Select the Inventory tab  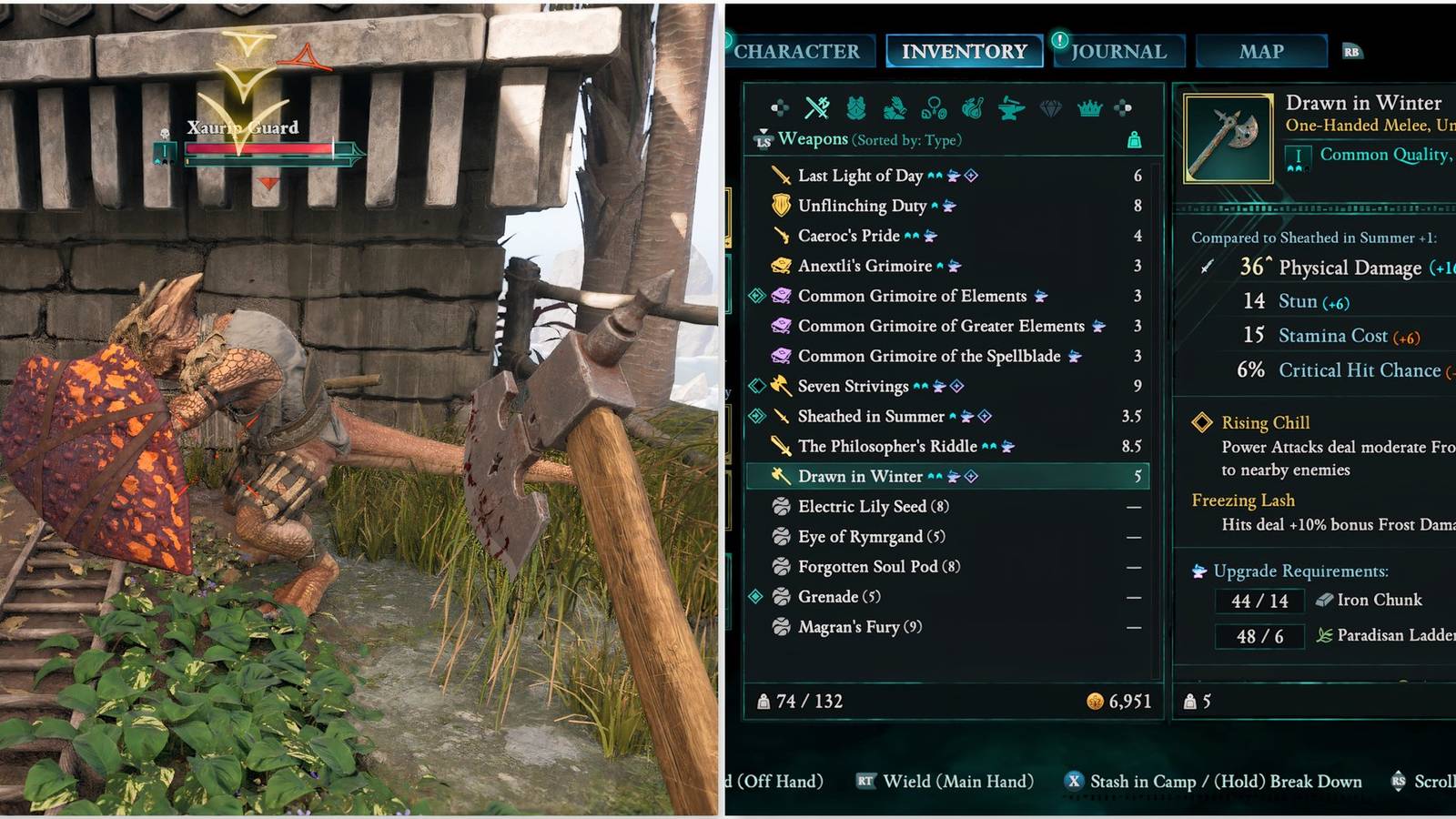tap(964, 52)
